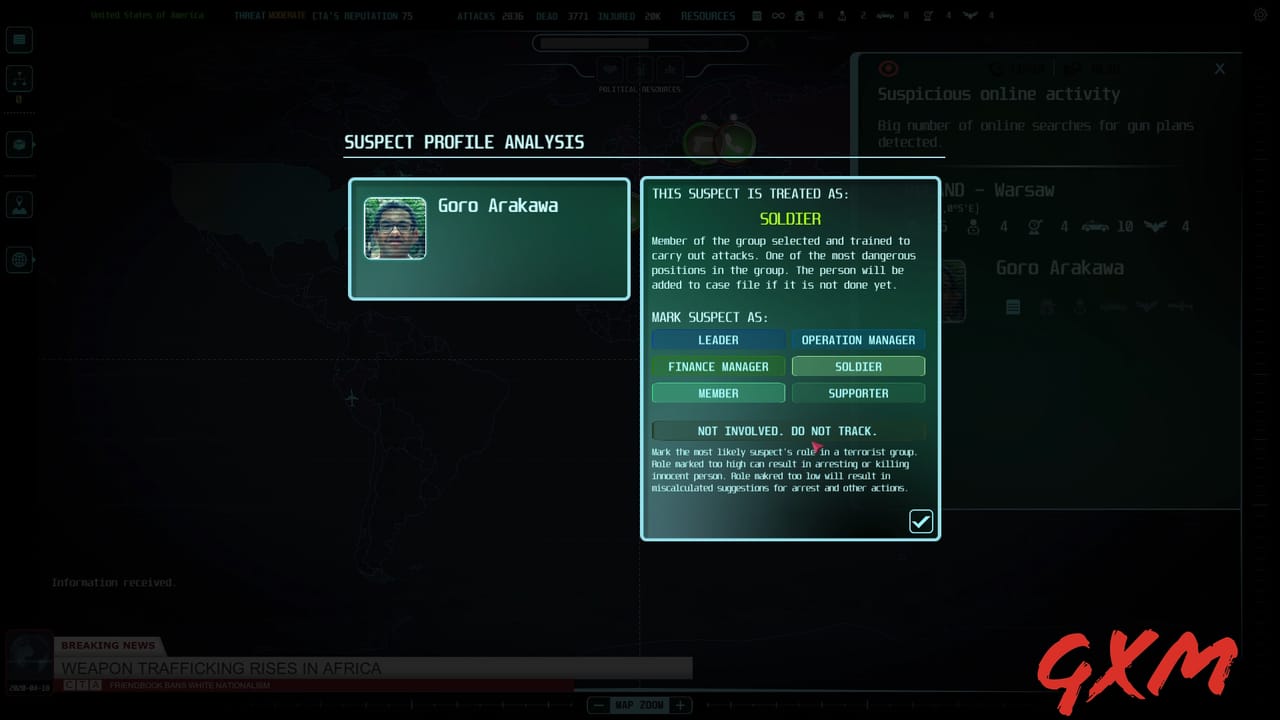Open the globe/world view sidebar icon
The width and height of the screenshot is (1280, 720).
click(21, 260)
